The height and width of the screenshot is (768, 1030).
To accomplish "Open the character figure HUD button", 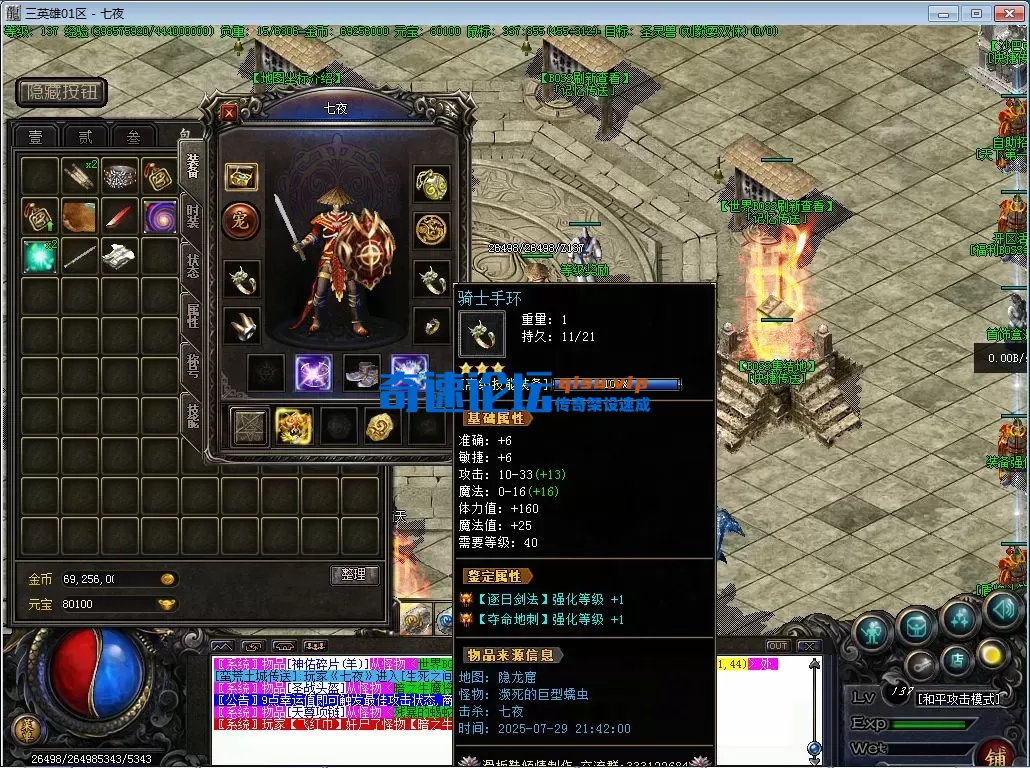I will [x=872, y=631].
